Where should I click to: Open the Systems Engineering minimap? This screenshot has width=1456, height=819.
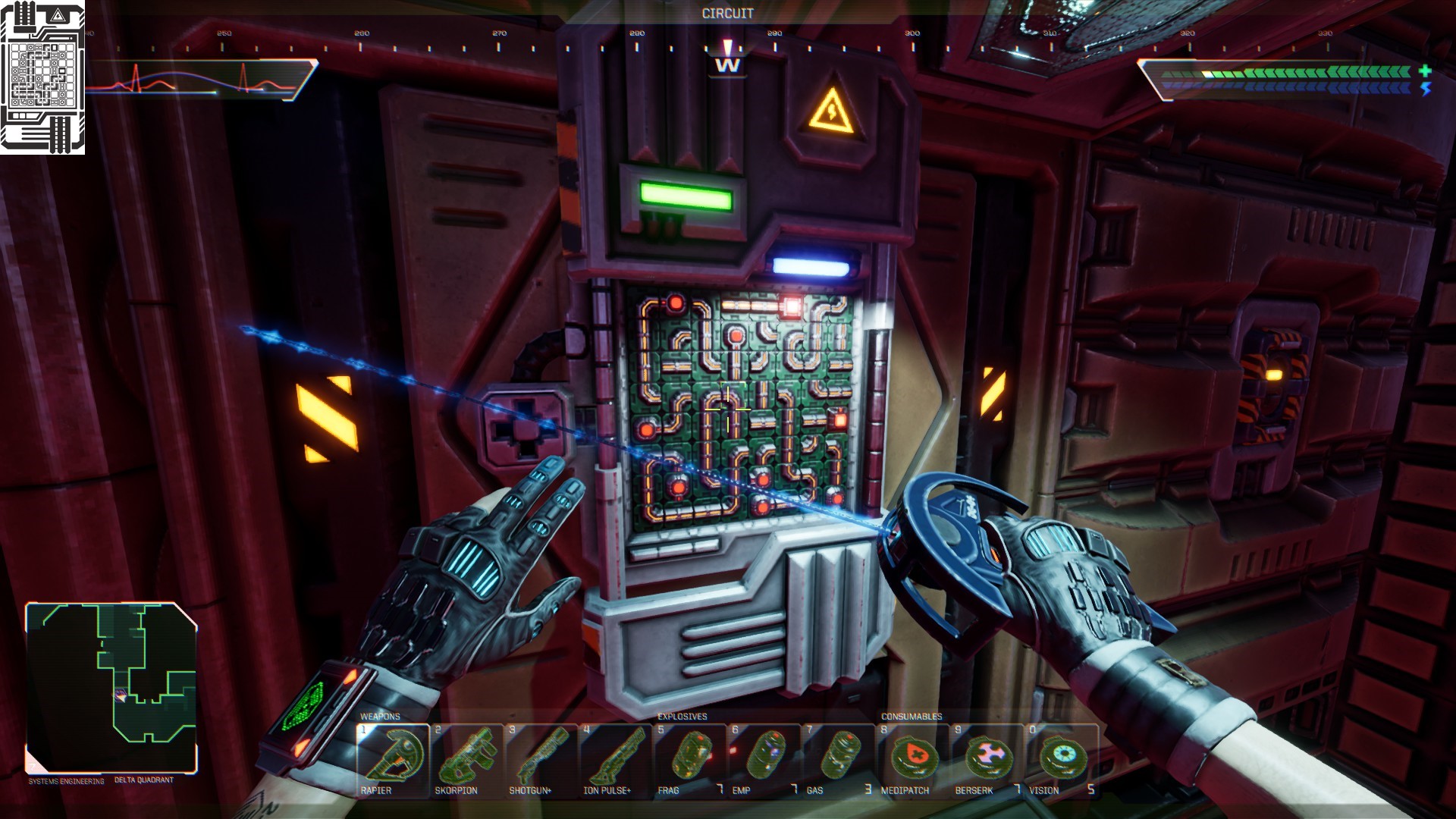111,687
